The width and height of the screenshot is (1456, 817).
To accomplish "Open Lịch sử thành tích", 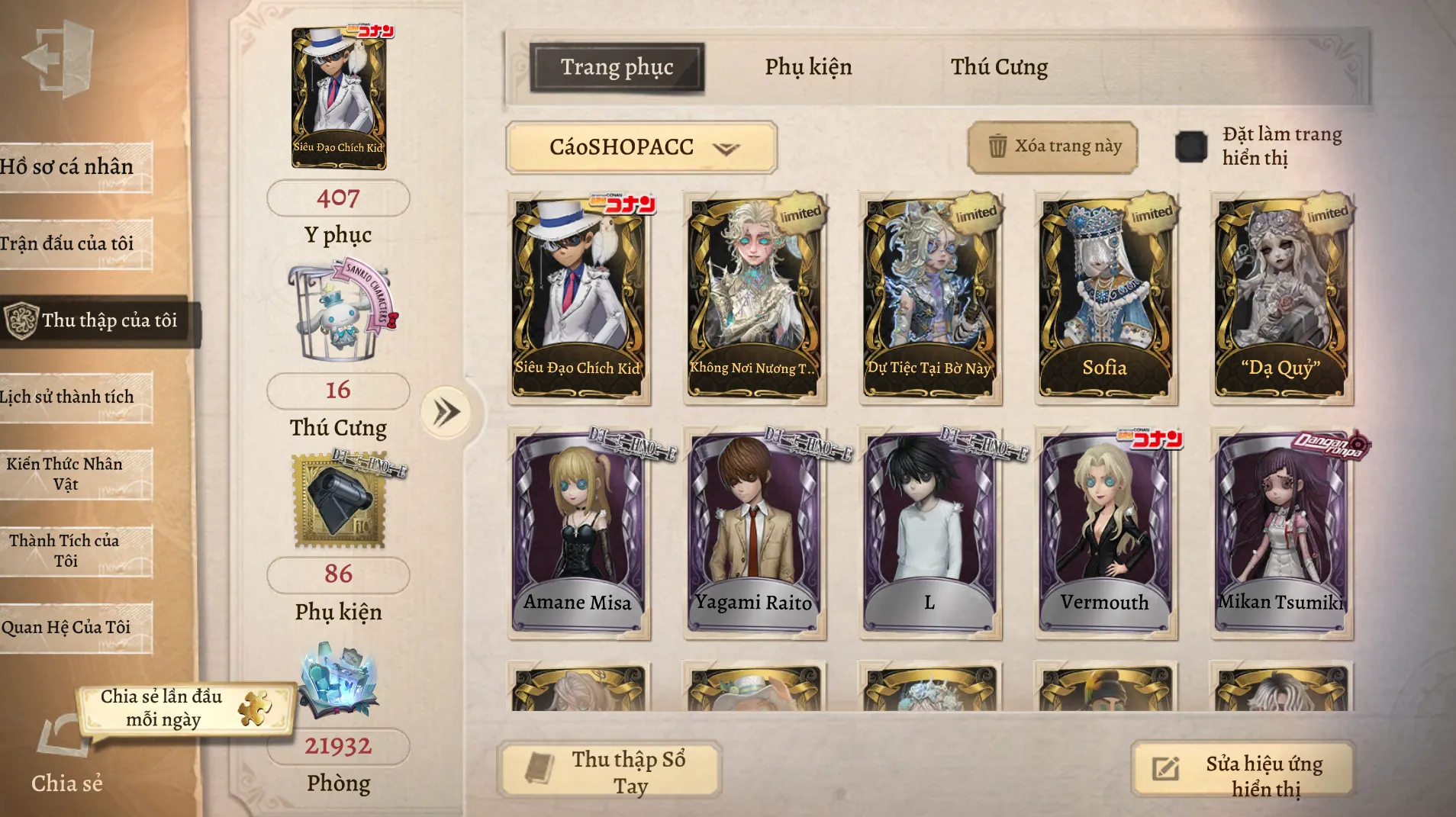I will [69, 397].
